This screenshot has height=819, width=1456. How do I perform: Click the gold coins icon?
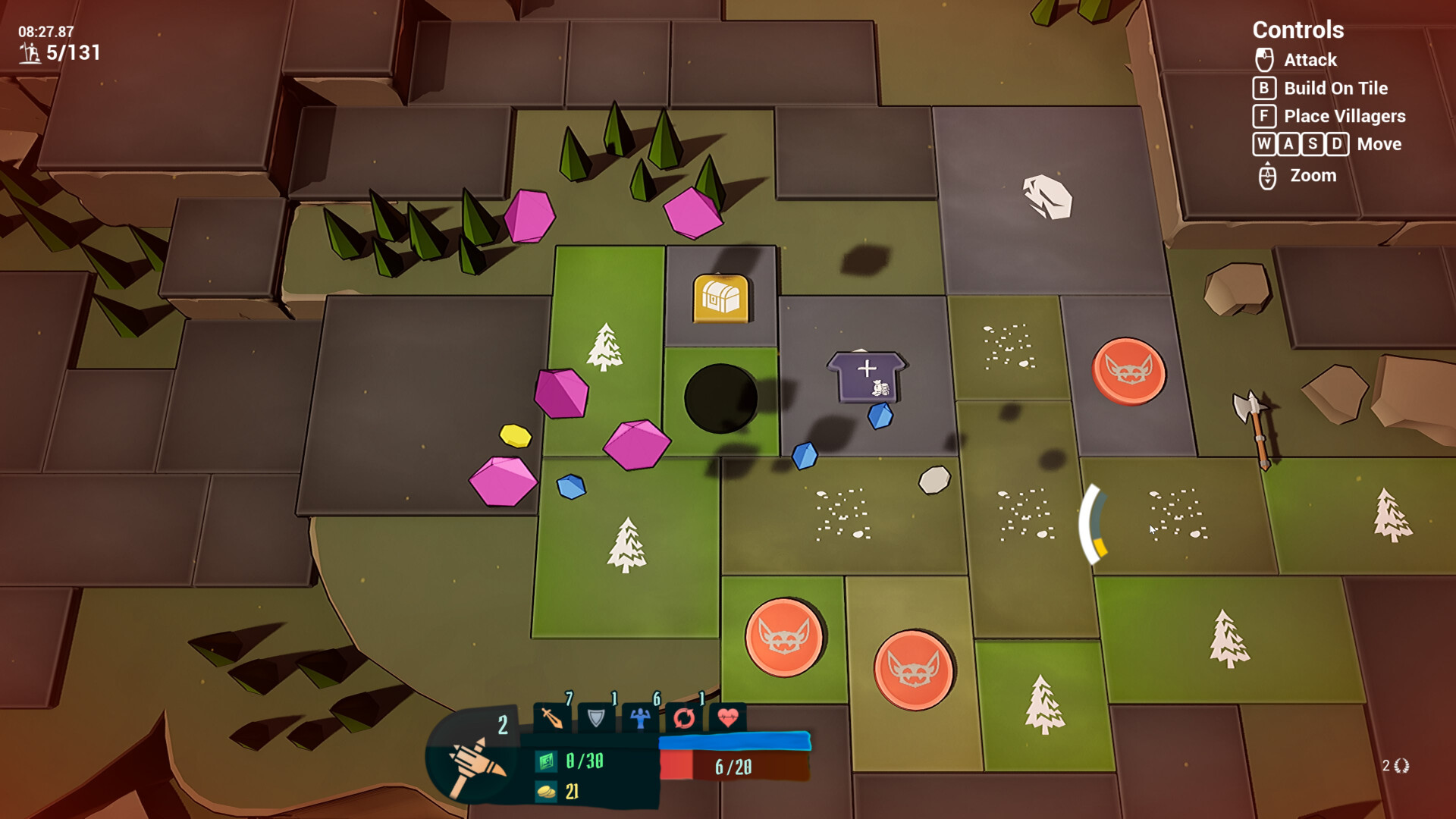(546, 792)
